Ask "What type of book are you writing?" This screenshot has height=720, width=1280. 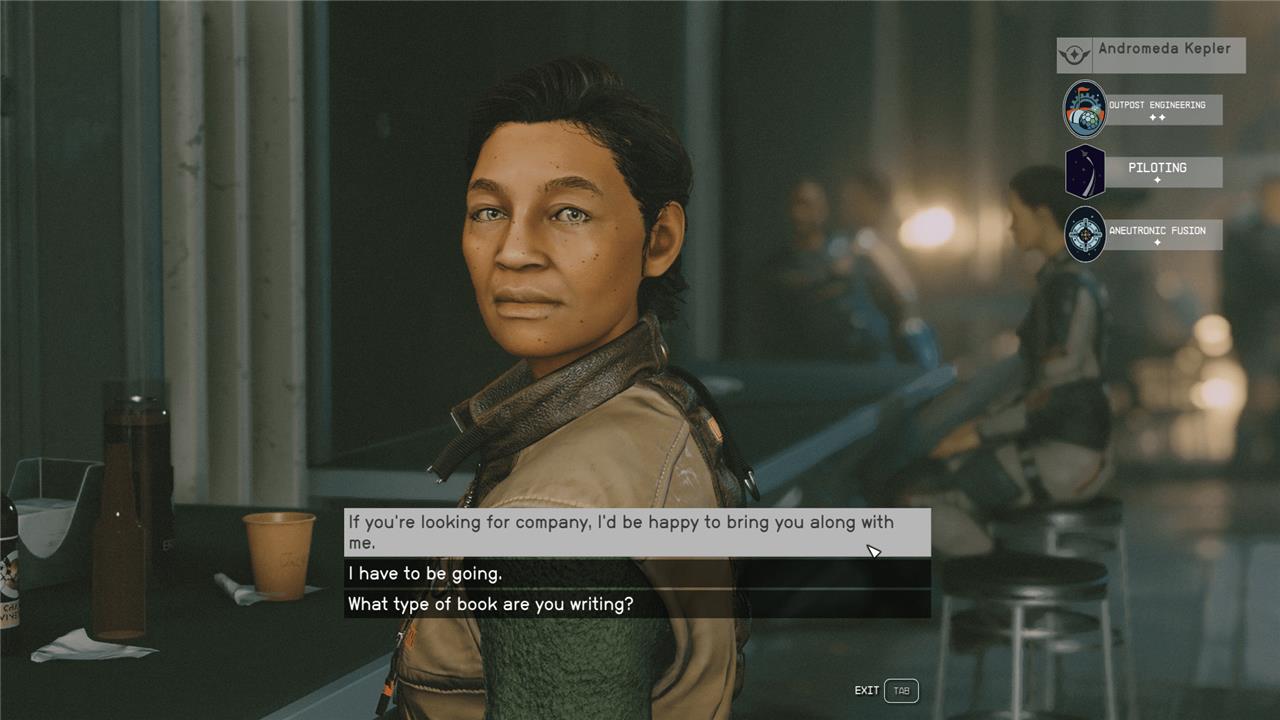click(637, 604)
